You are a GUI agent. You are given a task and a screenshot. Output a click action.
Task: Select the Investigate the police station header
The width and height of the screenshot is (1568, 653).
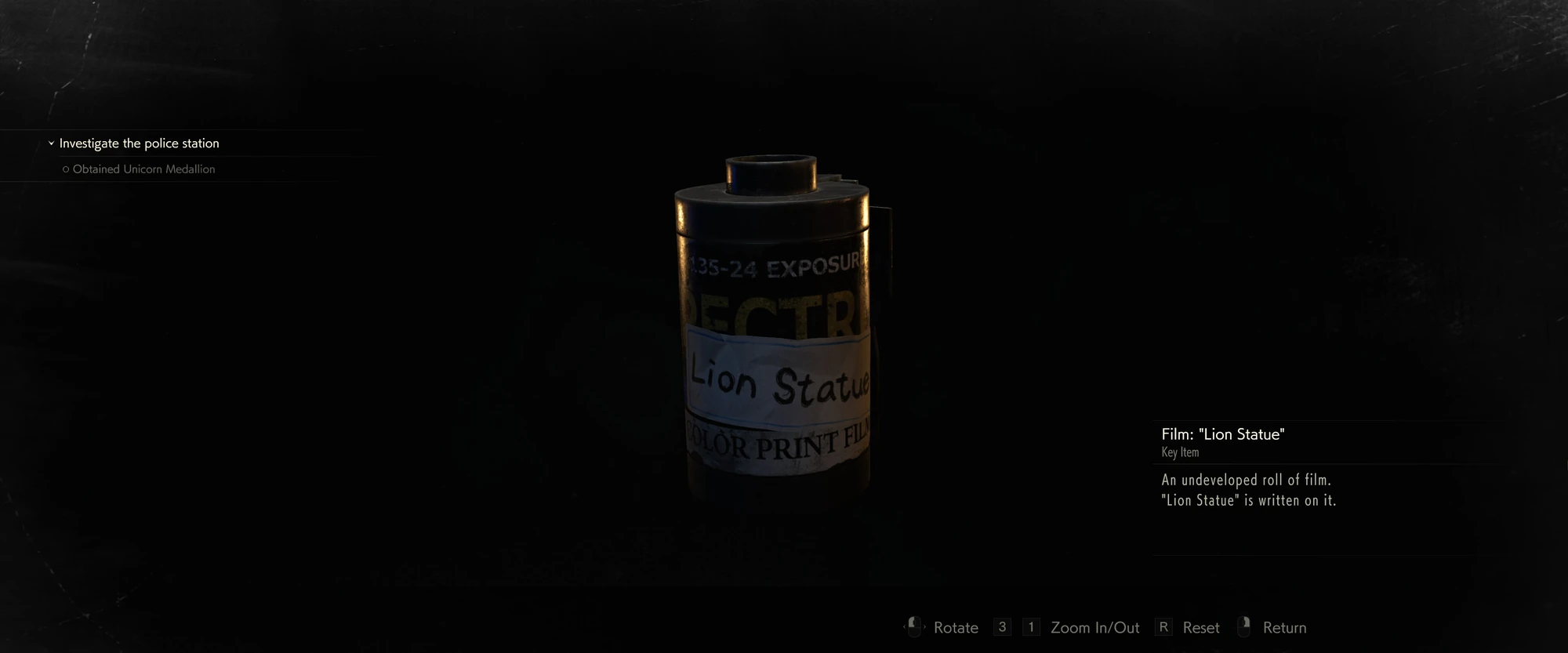140,143
